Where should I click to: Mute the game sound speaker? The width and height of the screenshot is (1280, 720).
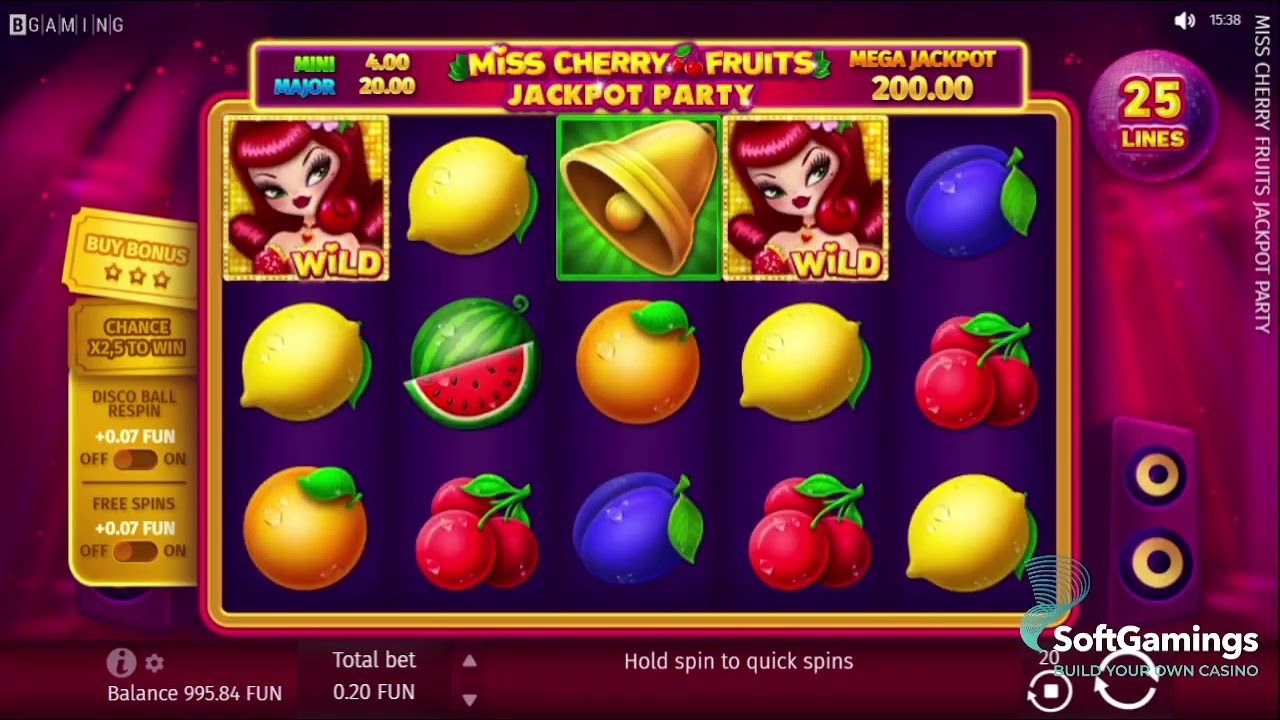[x=1184, y=20]
